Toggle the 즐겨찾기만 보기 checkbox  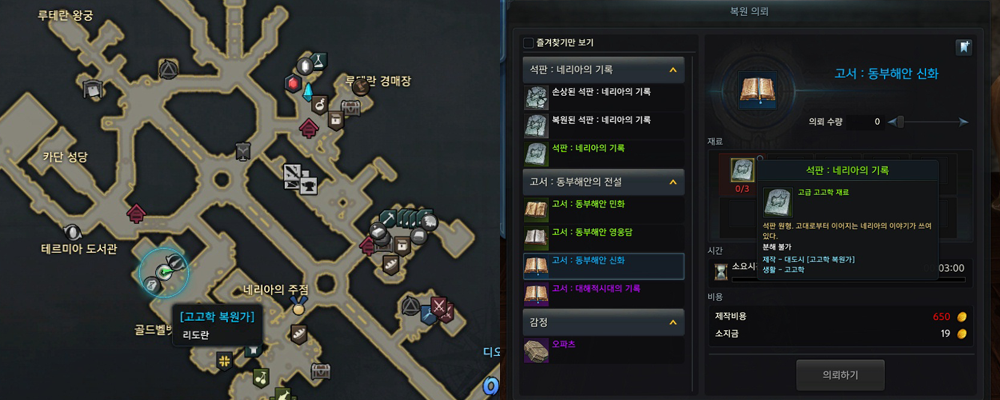[528, 43]
